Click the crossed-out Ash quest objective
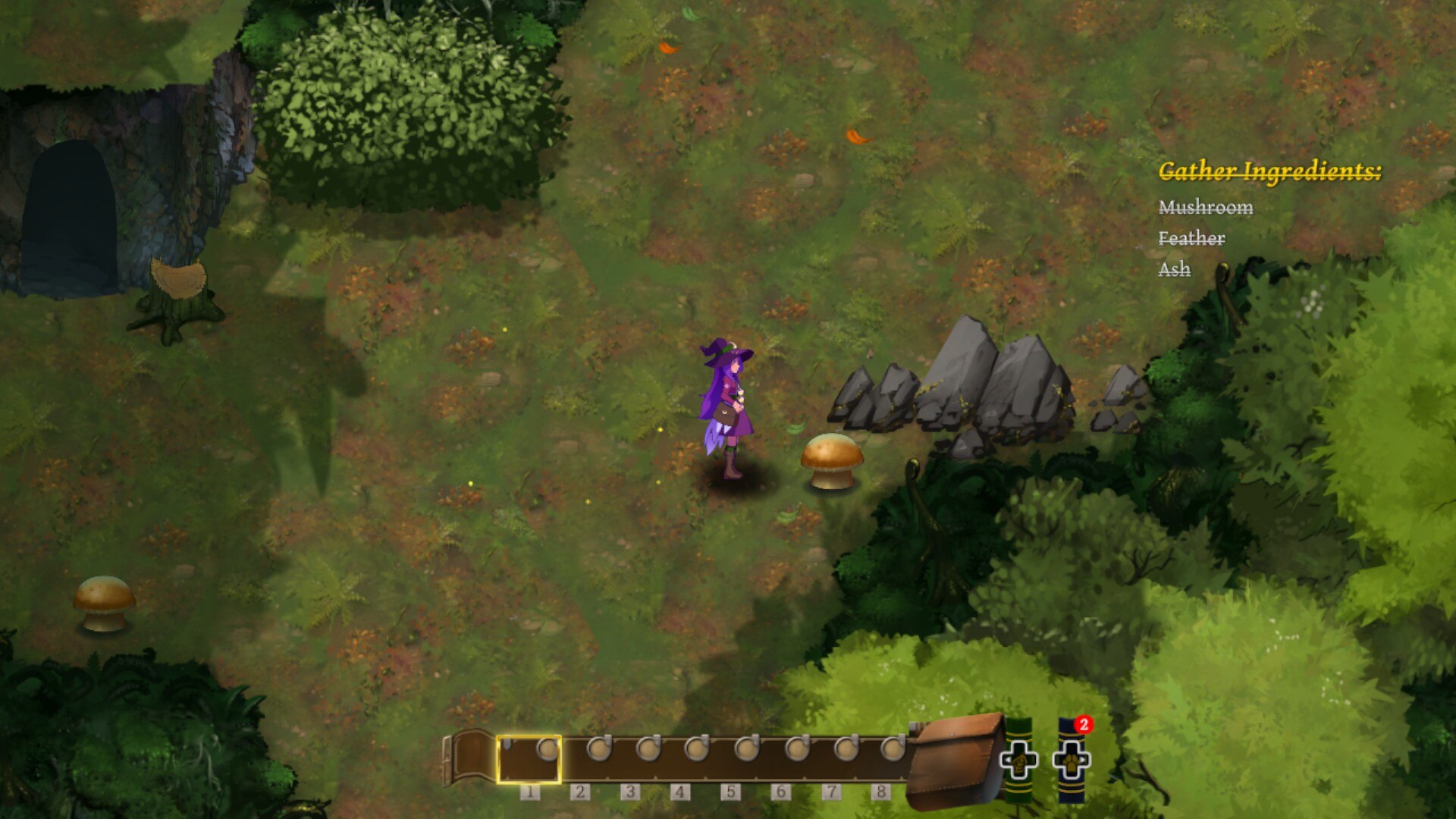Image resolution: width=1456 pixels, height=819 pixels. point(1175,269)
